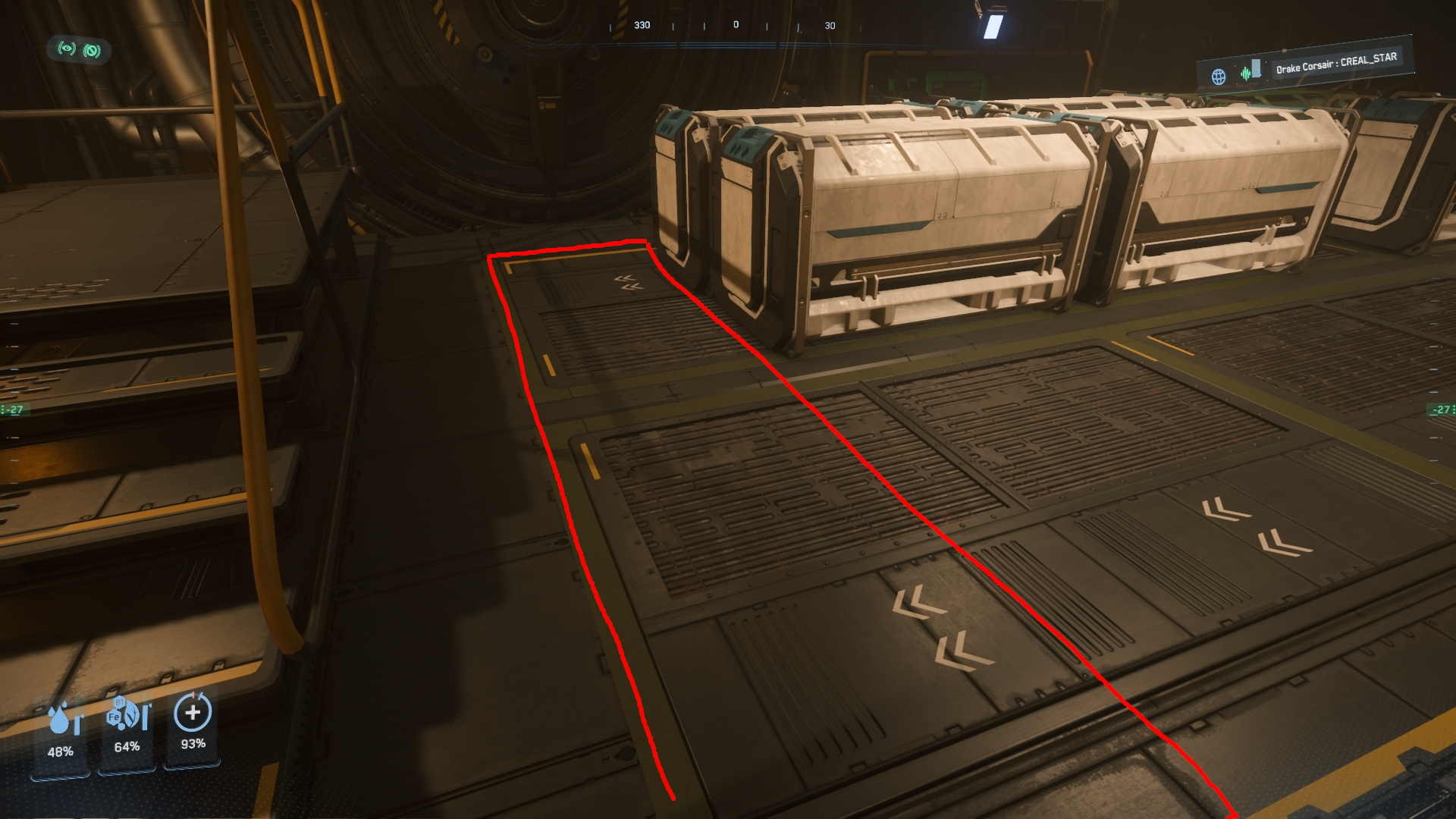Screen dimensions: 1456x819
Task: Click the blue globe icon on the ship panel
Action: [x=1218, y=74]
